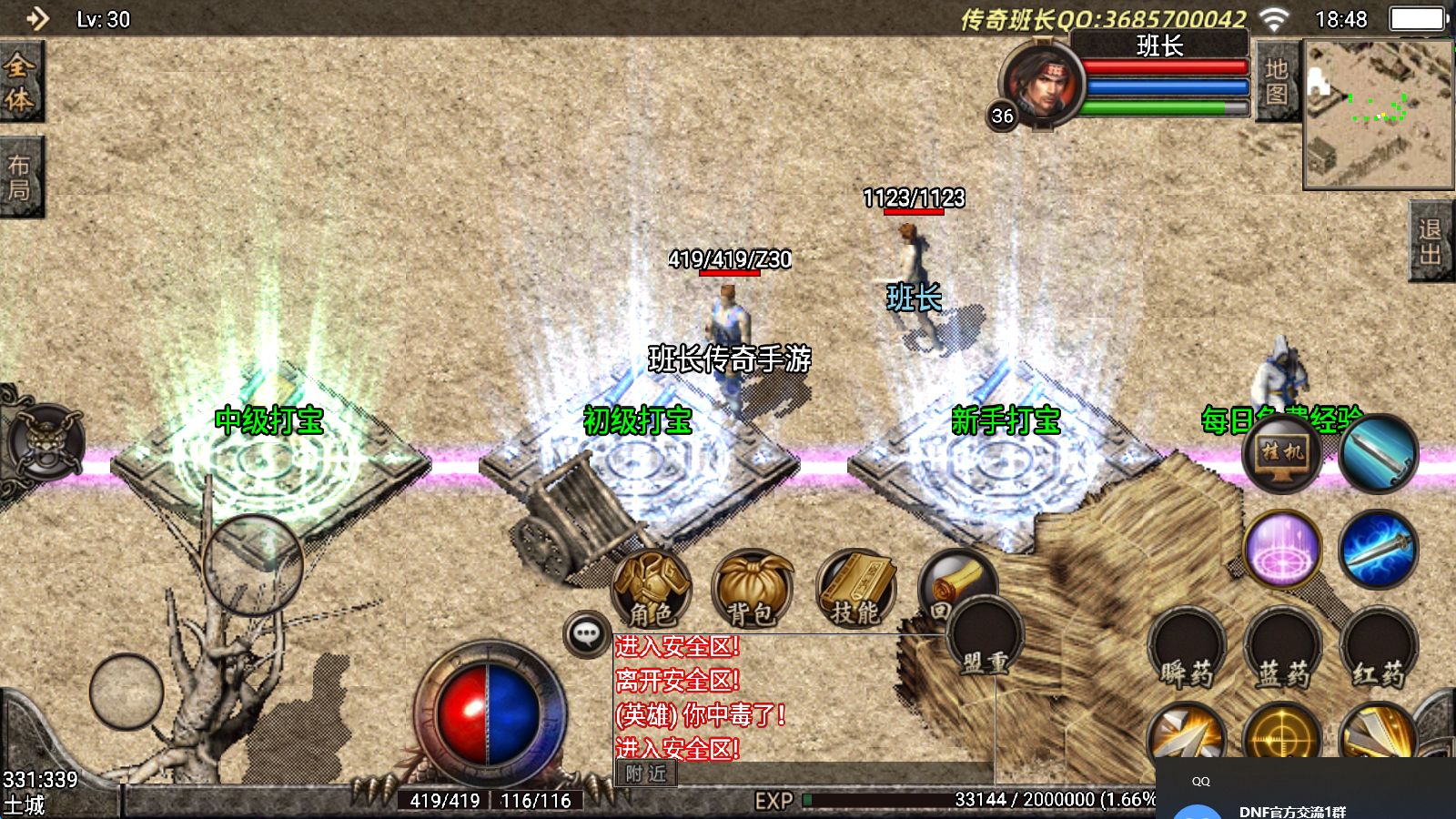Viewport: 1456px width, 819px height.
Task: Activate the purple magic circle skill
Action: tap(1283, 550)
